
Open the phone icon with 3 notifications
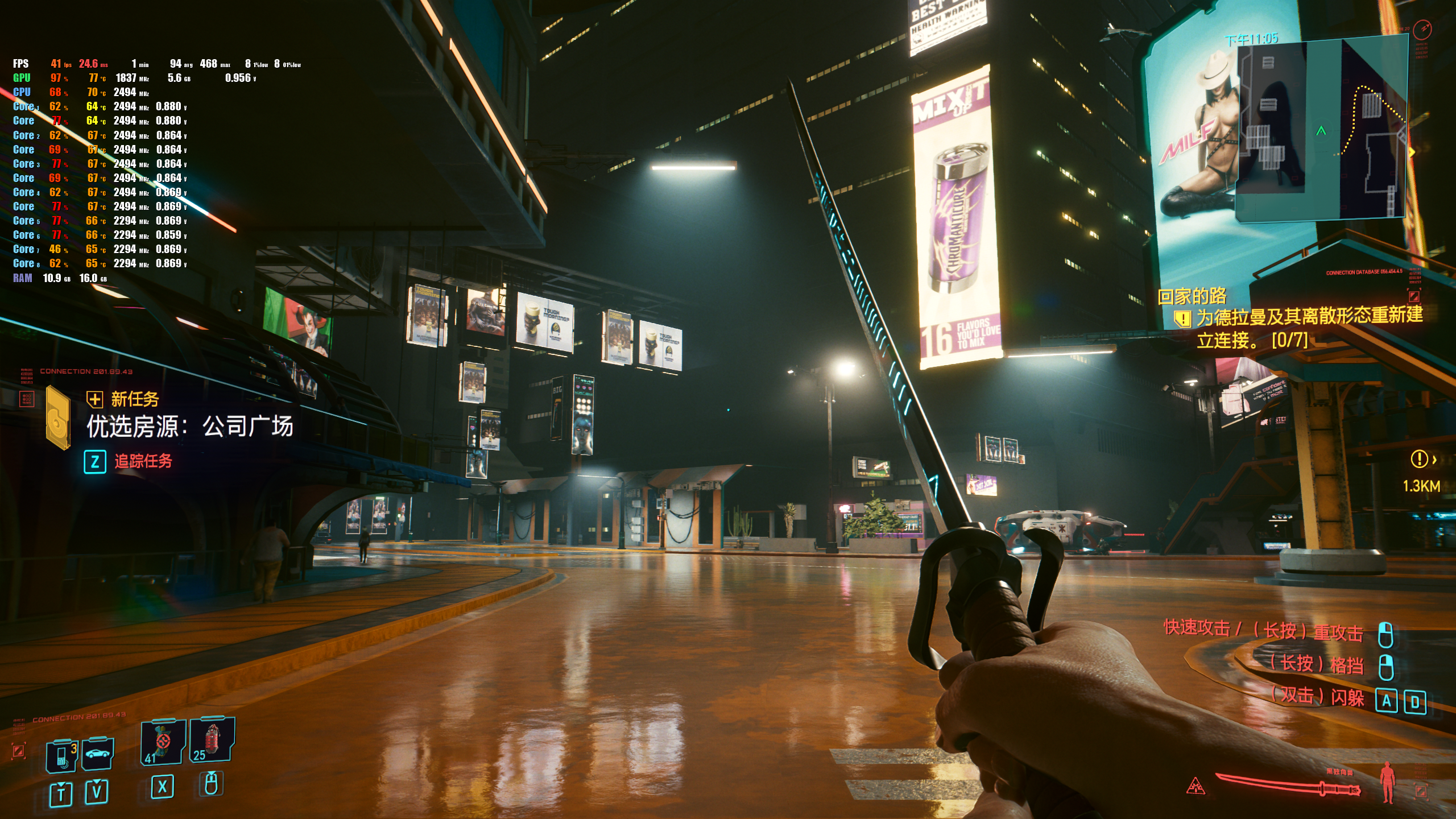[x=62, y=755]
